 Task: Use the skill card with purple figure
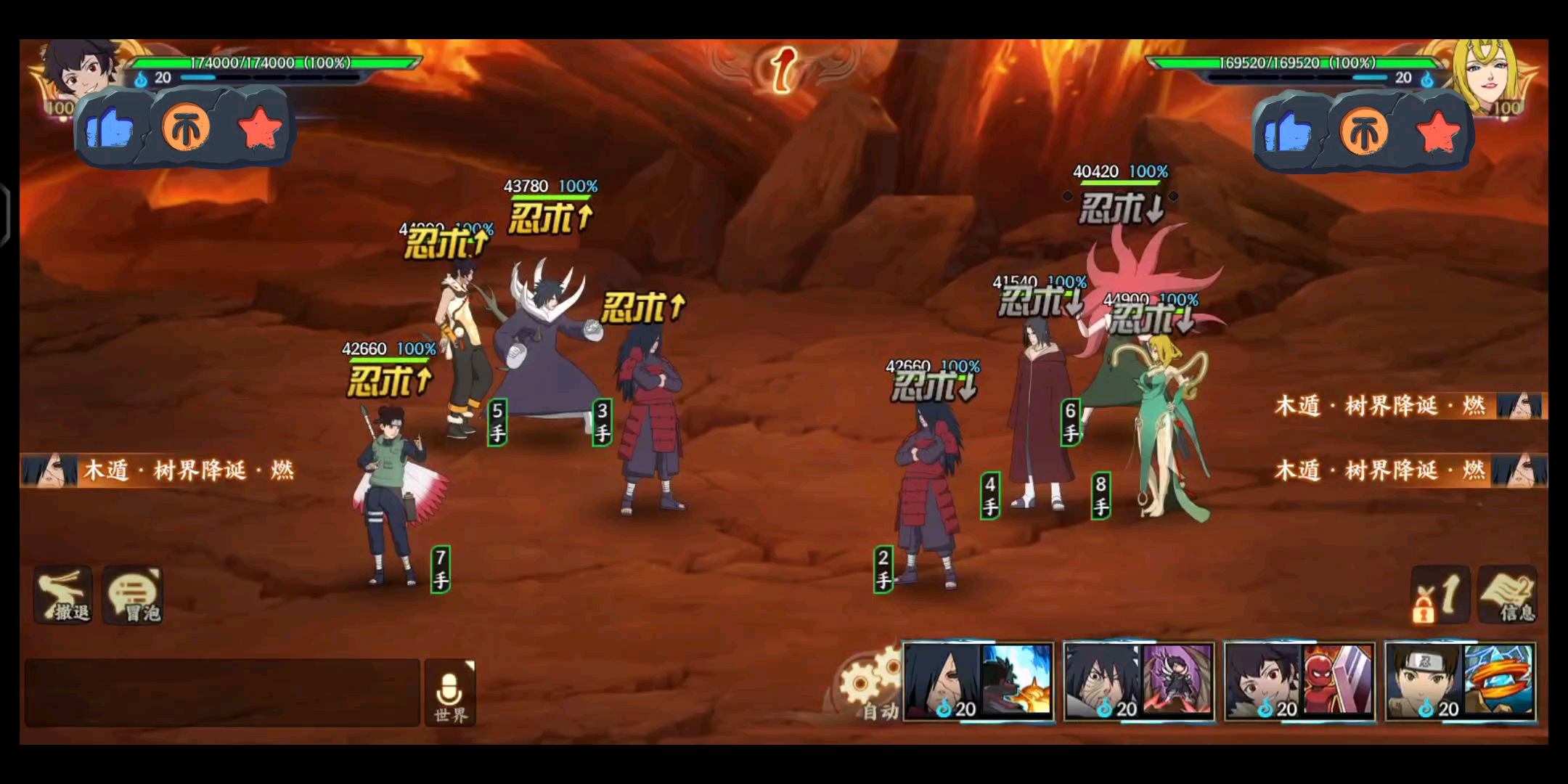tap(1139, 681)
